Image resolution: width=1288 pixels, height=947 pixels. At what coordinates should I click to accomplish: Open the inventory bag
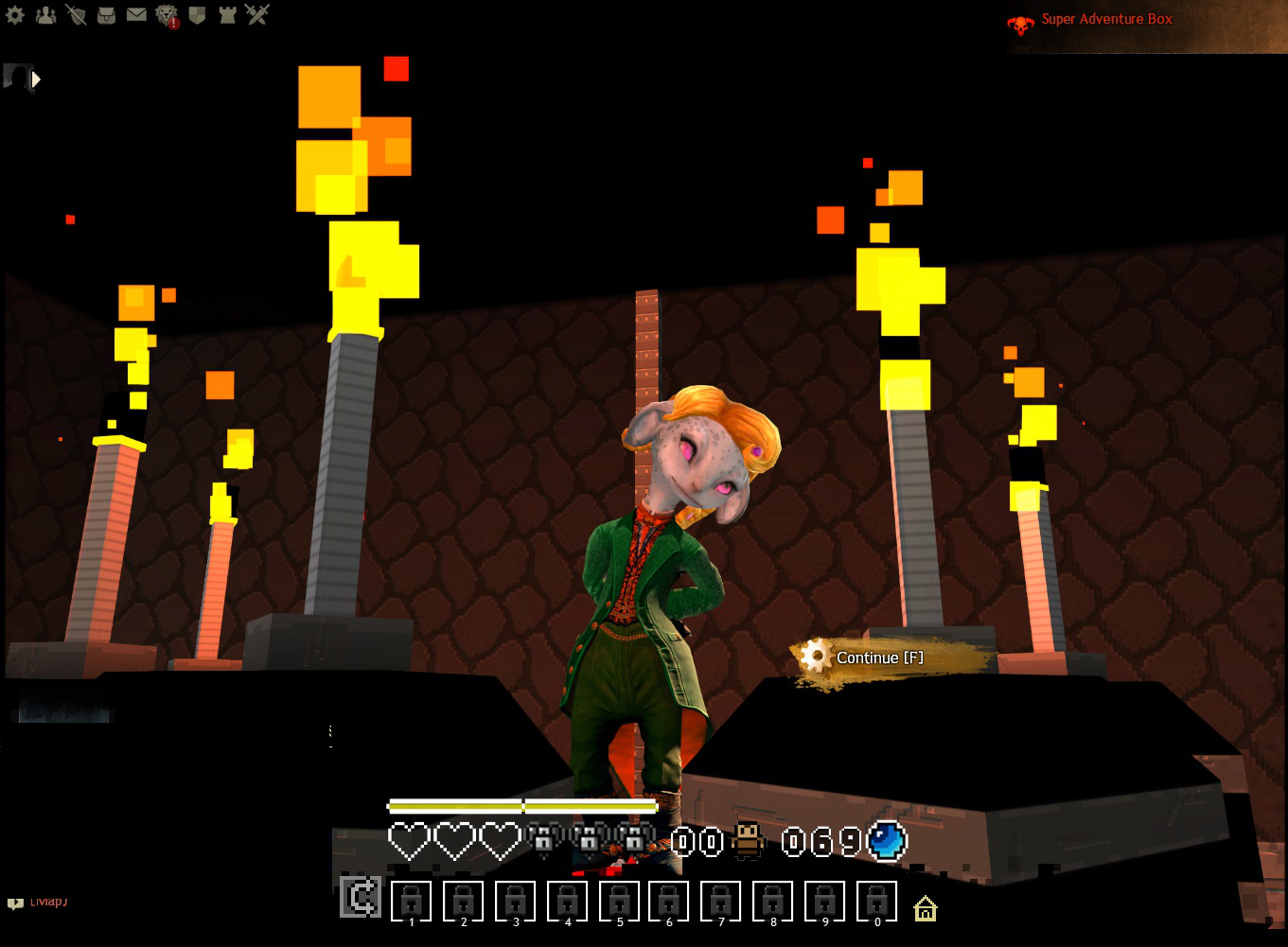[x=106, y=15]
